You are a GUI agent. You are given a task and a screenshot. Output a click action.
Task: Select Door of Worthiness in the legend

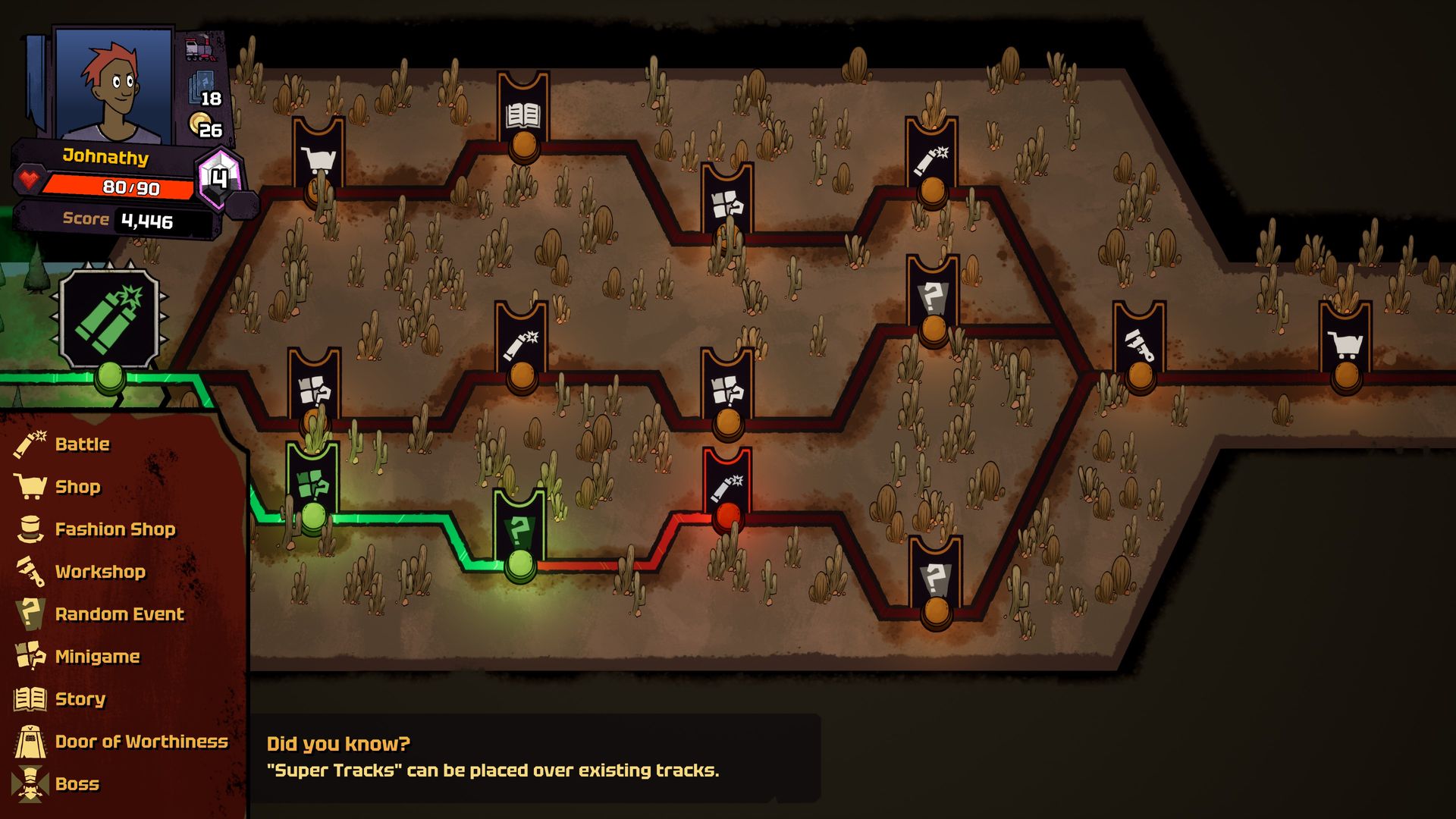[141, 742]
